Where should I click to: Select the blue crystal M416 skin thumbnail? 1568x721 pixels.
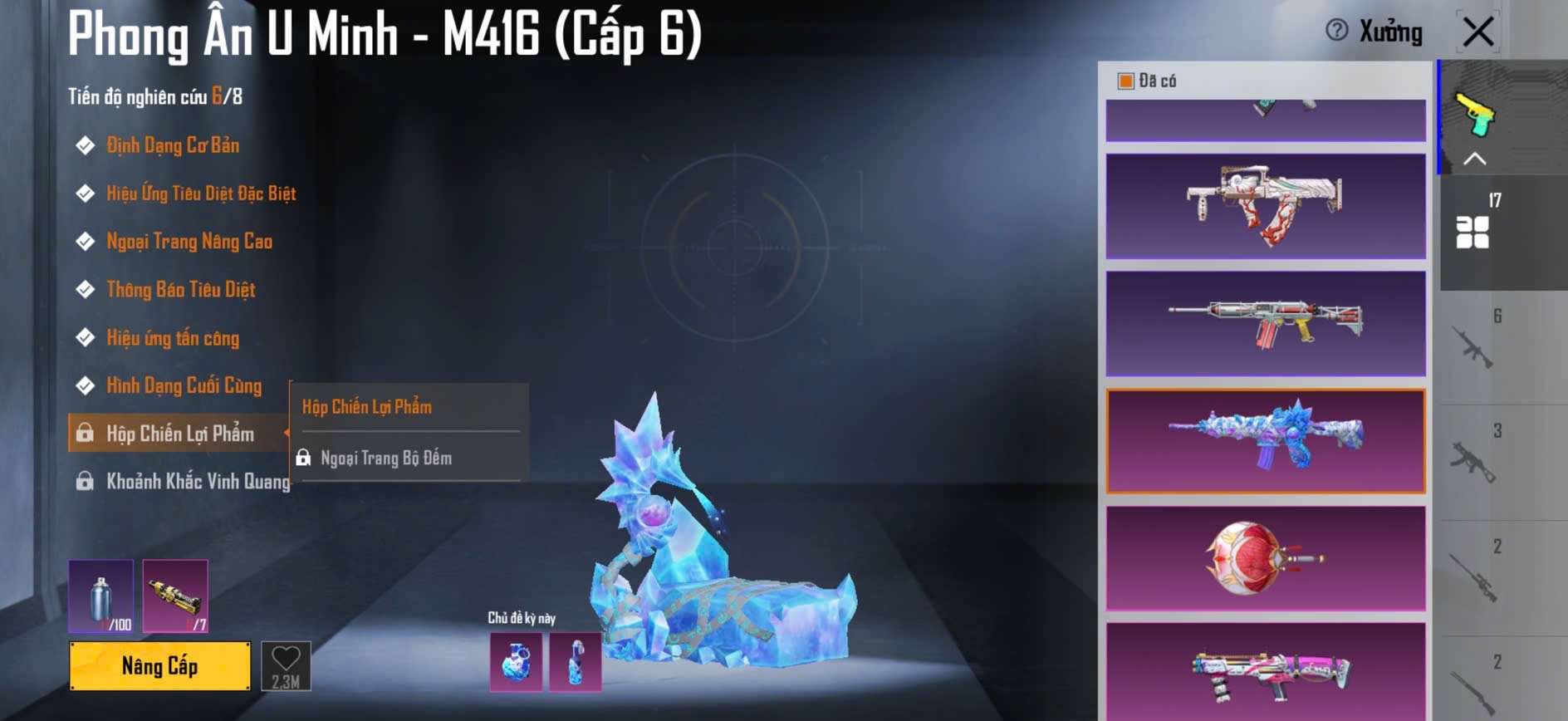point(1265,441)
